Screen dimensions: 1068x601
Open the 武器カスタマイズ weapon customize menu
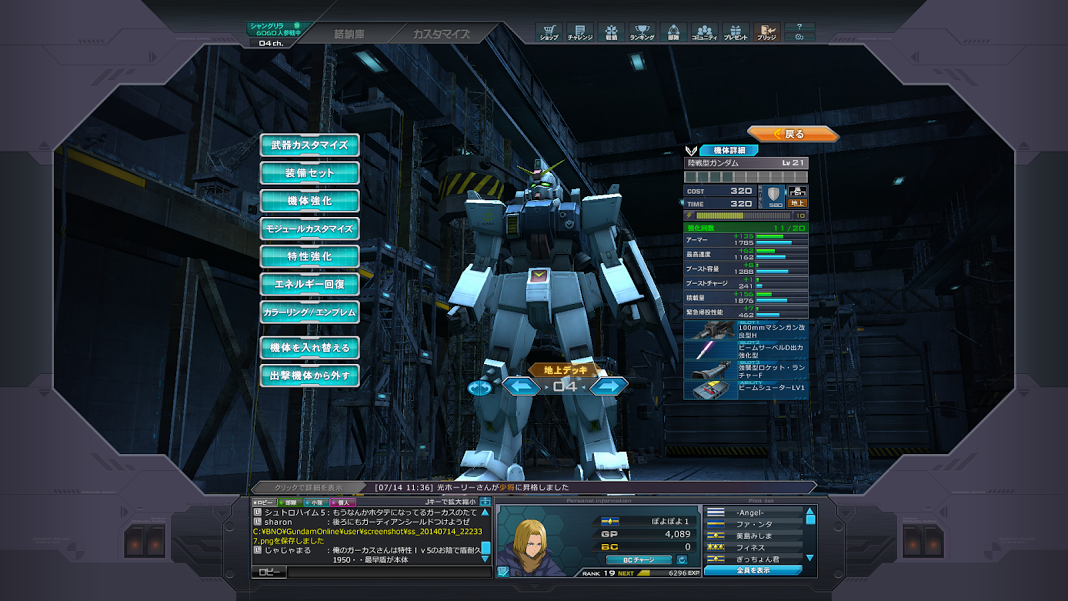tap(310, 145)
